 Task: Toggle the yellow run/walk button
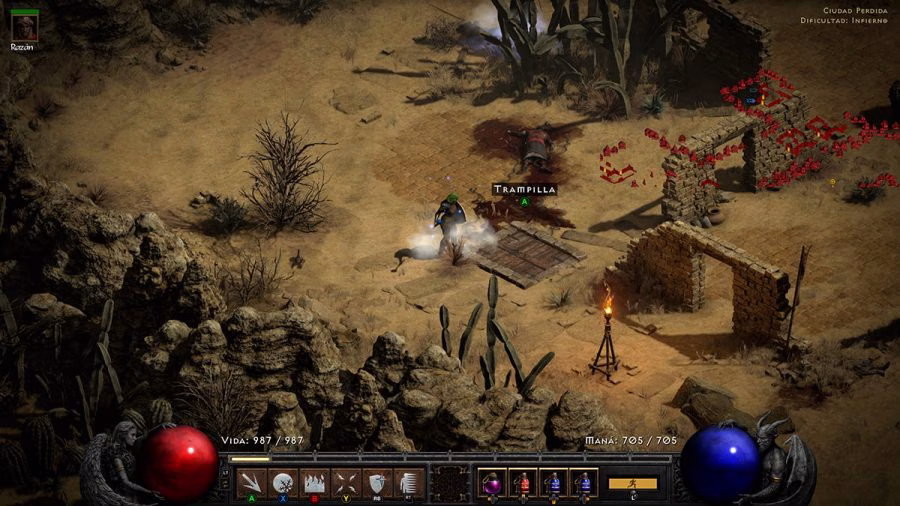633,483
